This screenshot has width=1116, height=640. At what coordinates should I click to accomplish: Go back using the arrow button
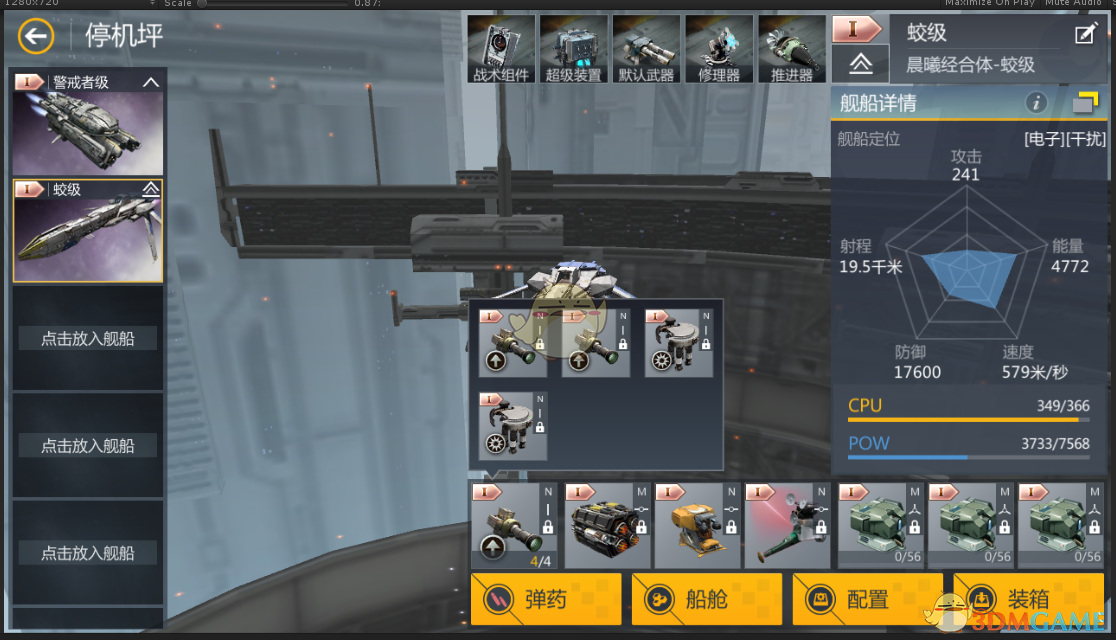[x=36, y=38]
